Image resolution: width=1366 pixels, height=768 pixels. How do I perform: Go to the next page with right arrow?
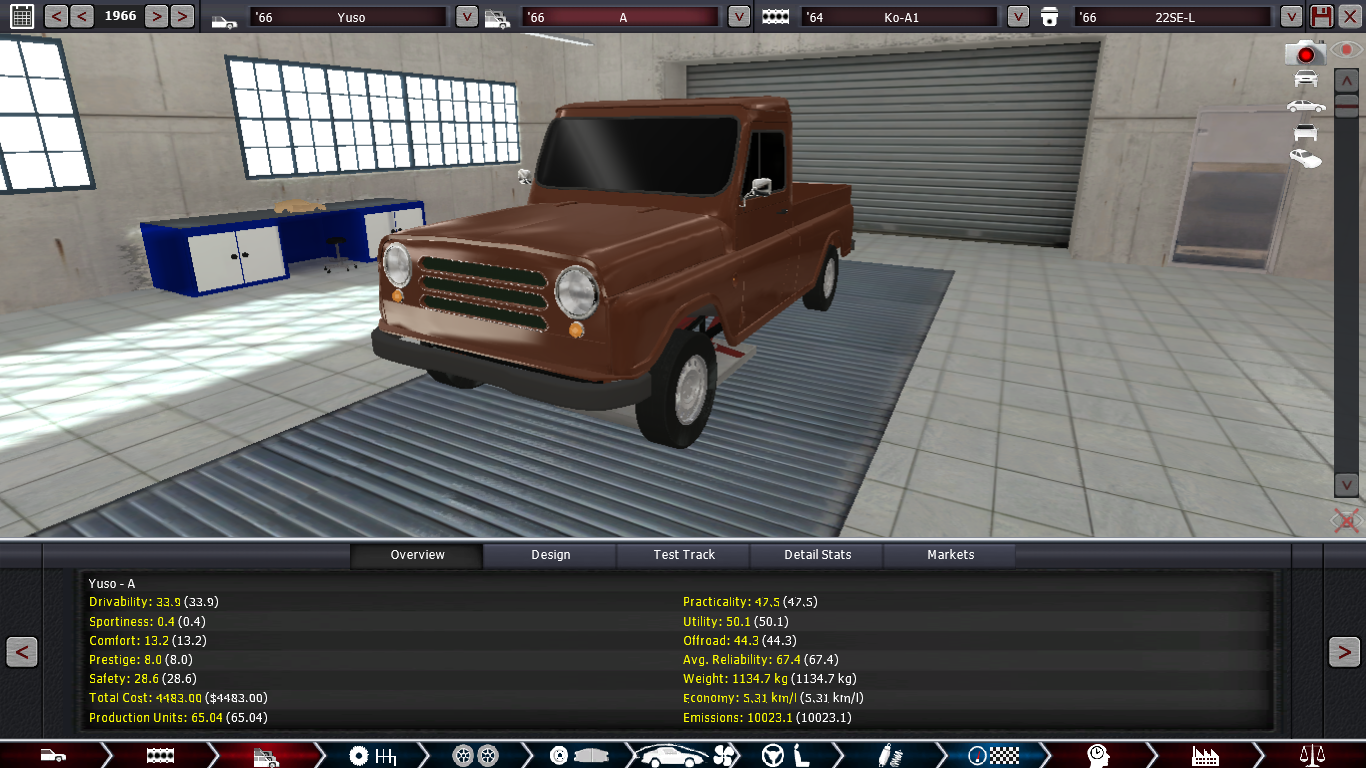(x=1343, y=652)
